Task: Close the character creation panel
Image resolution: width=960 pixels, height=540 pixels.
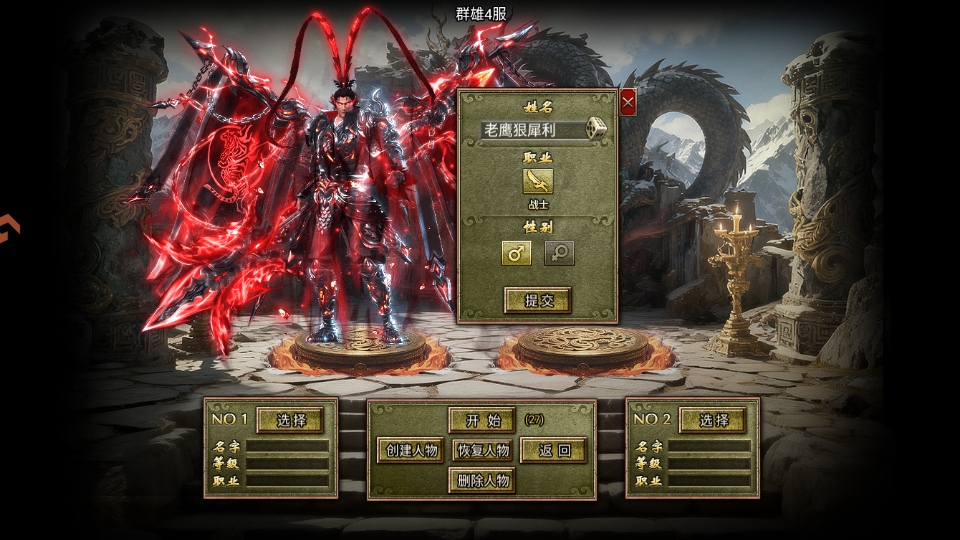Action: (x=628, y=102)
